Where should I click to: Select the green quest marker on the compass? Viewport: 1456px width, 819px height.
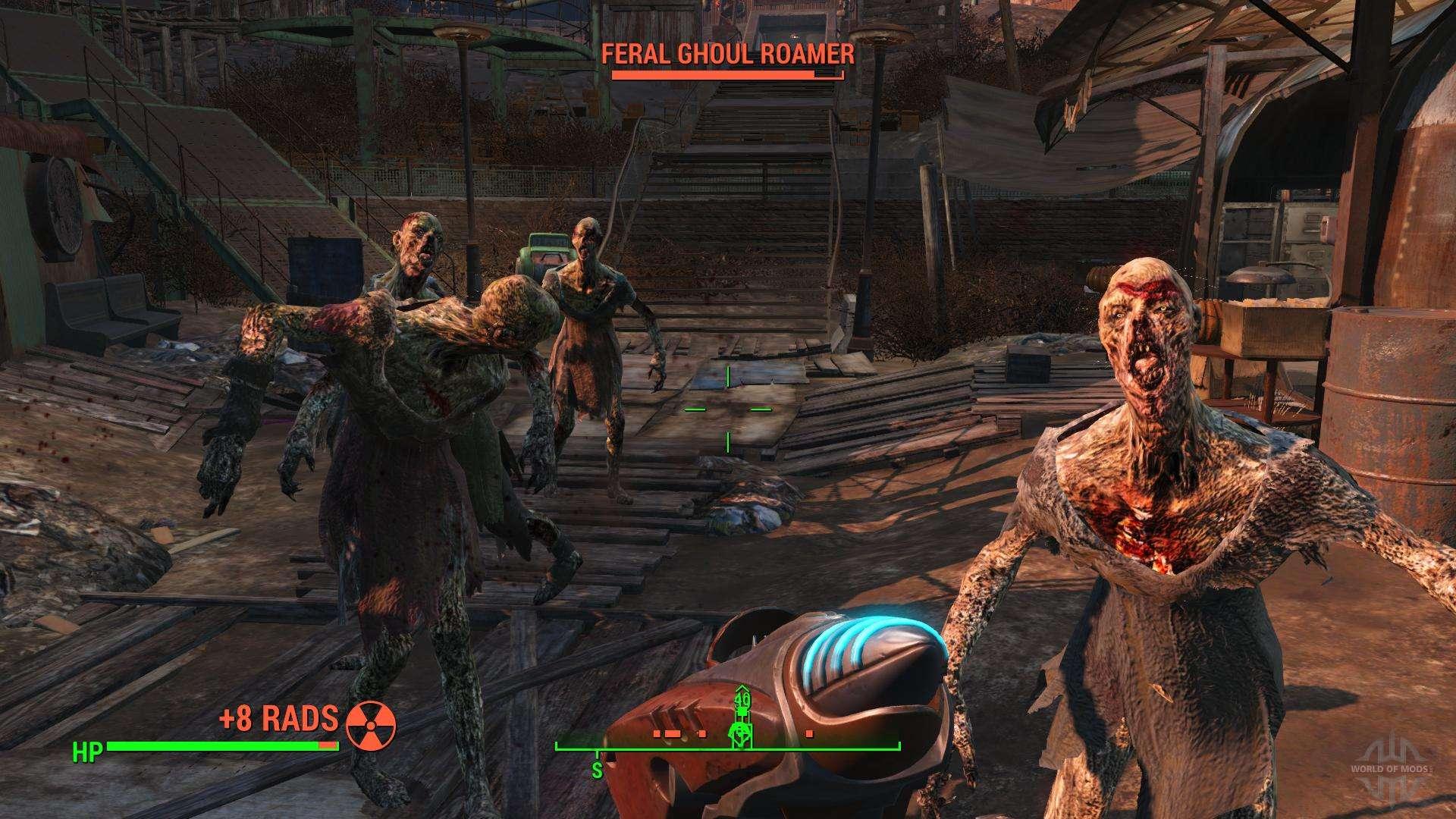(x=741, y=732)
